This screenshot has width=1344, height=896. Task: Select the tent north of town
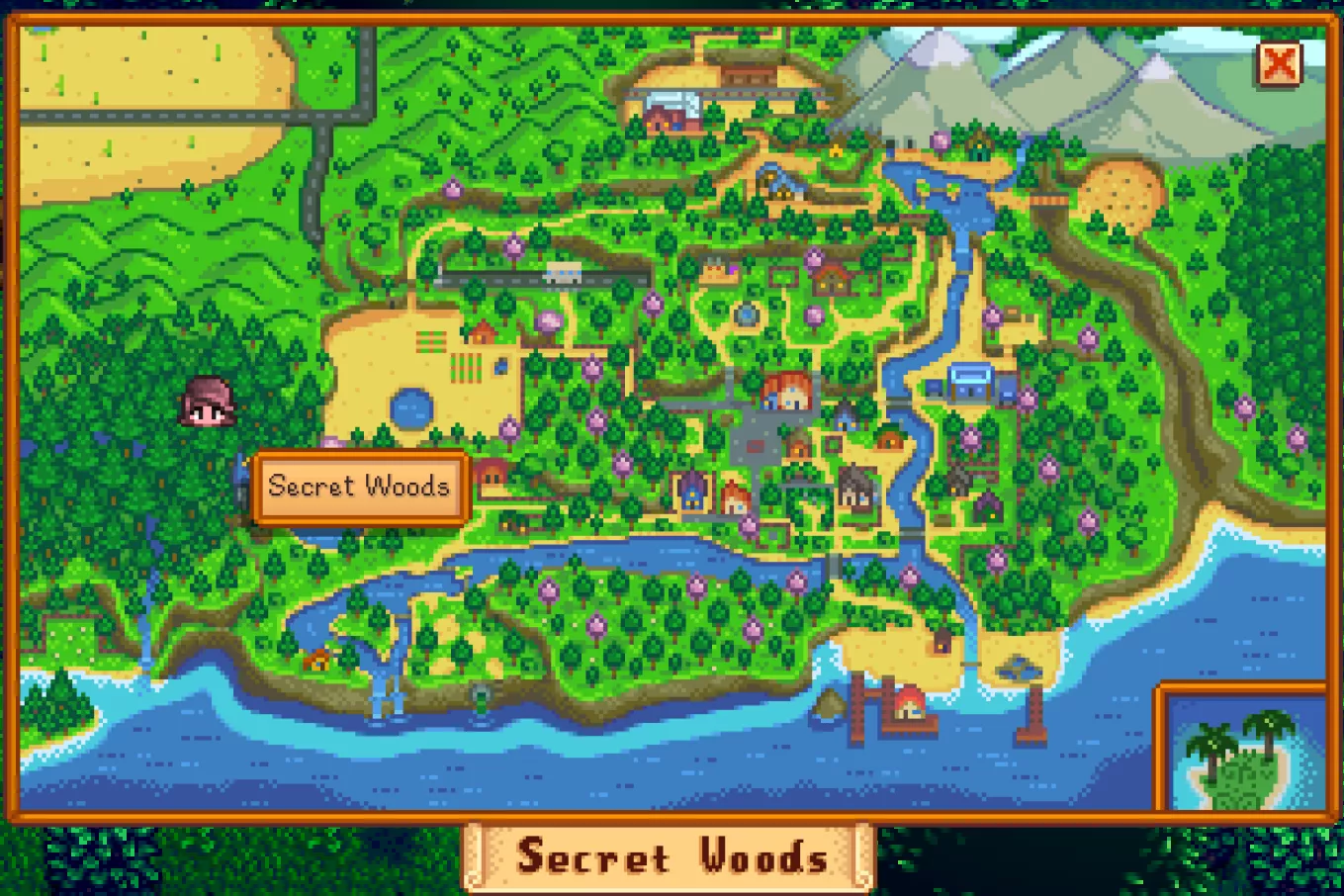(x=837, y=150)
